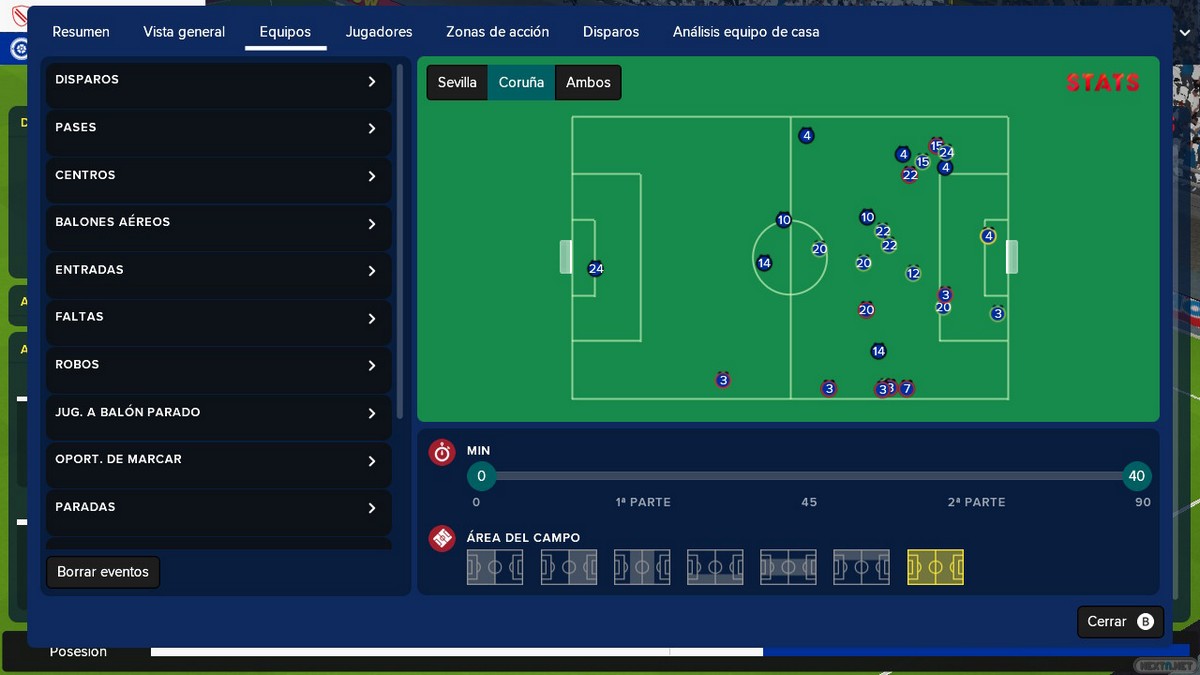Viewport: 1200px width, 675px height.
Task: Expand the DISPAROS event category
Action: pyautogui.click(x=218, y=81)
